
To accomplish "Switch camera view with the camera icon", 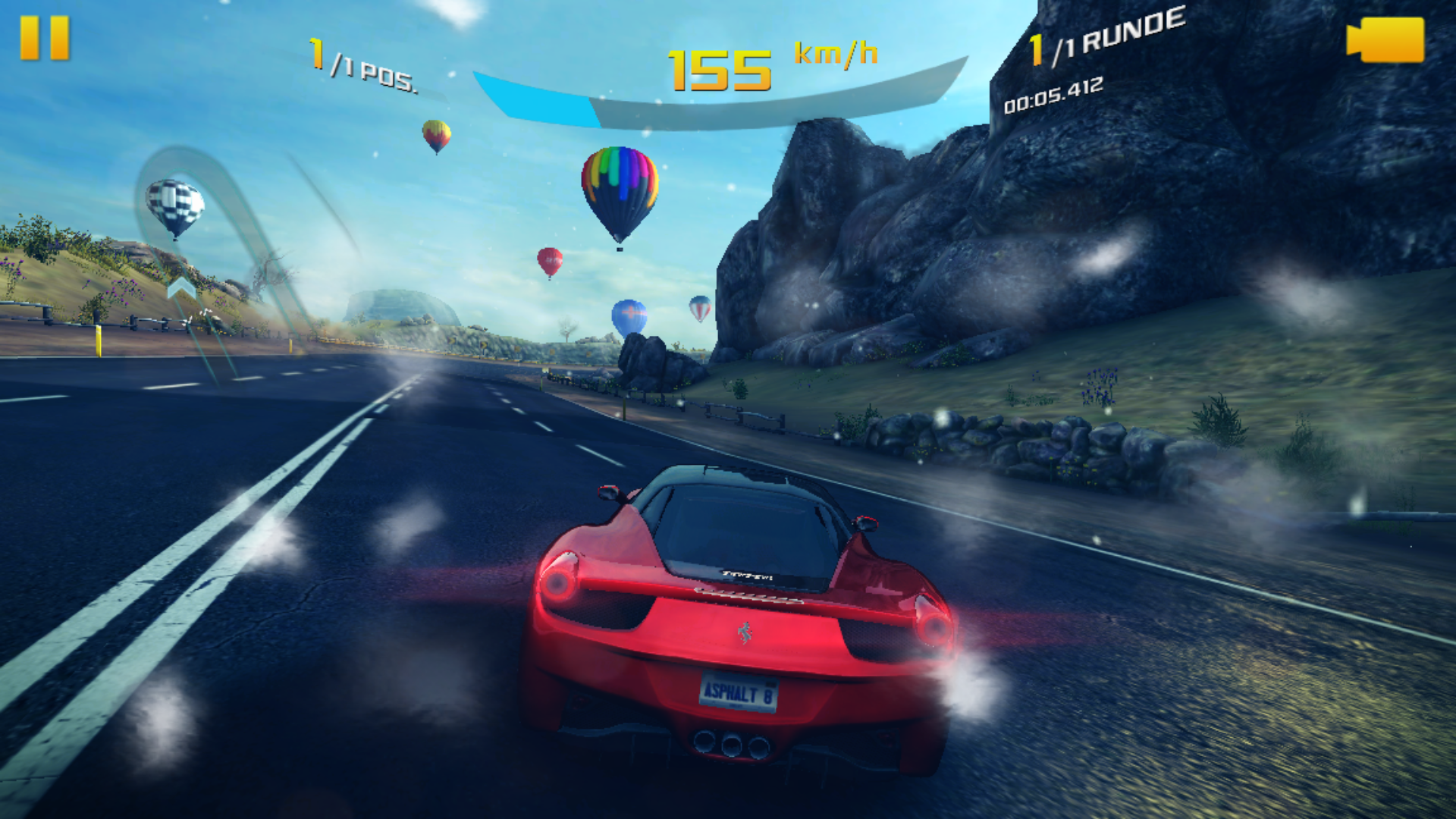I will tap(1385, 39).
